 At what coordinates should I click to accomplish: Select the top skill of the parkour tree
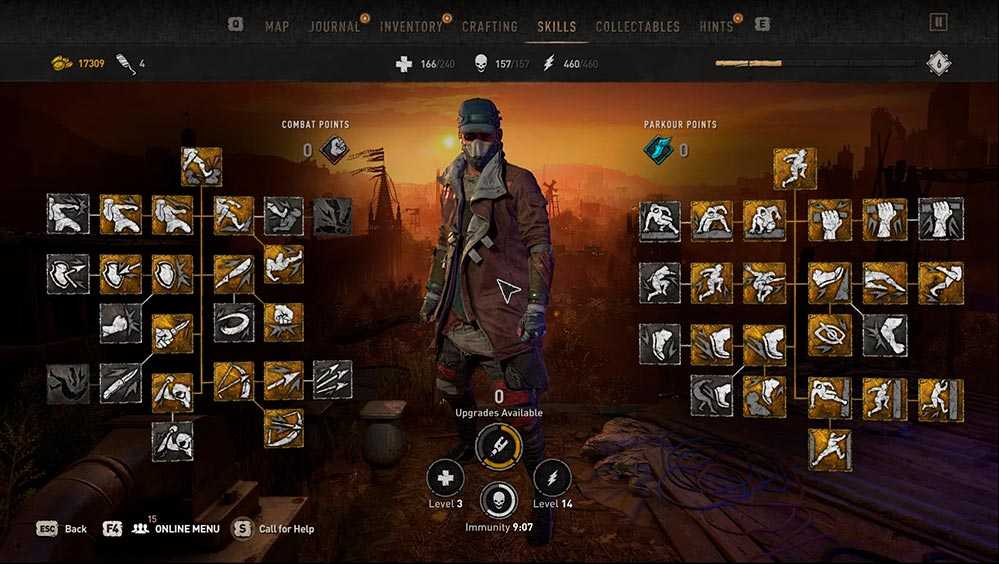point(795,168)
